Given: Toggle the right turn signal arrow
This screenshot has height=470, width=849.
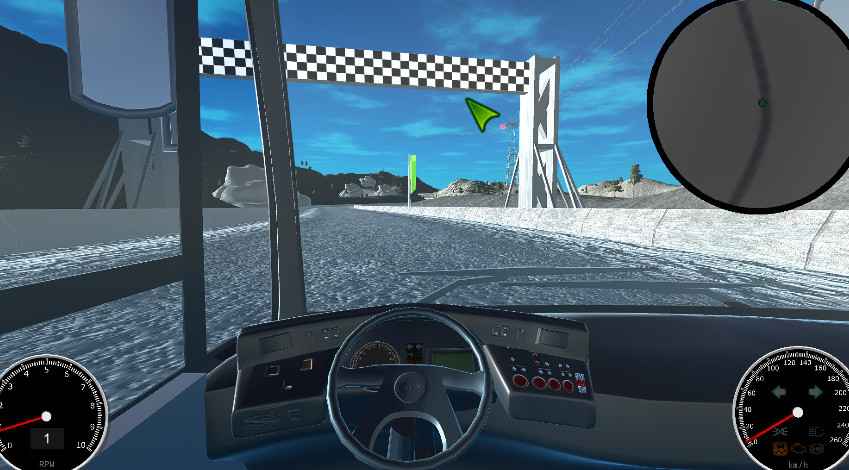Looking at the screenshot, I should 815,391.
